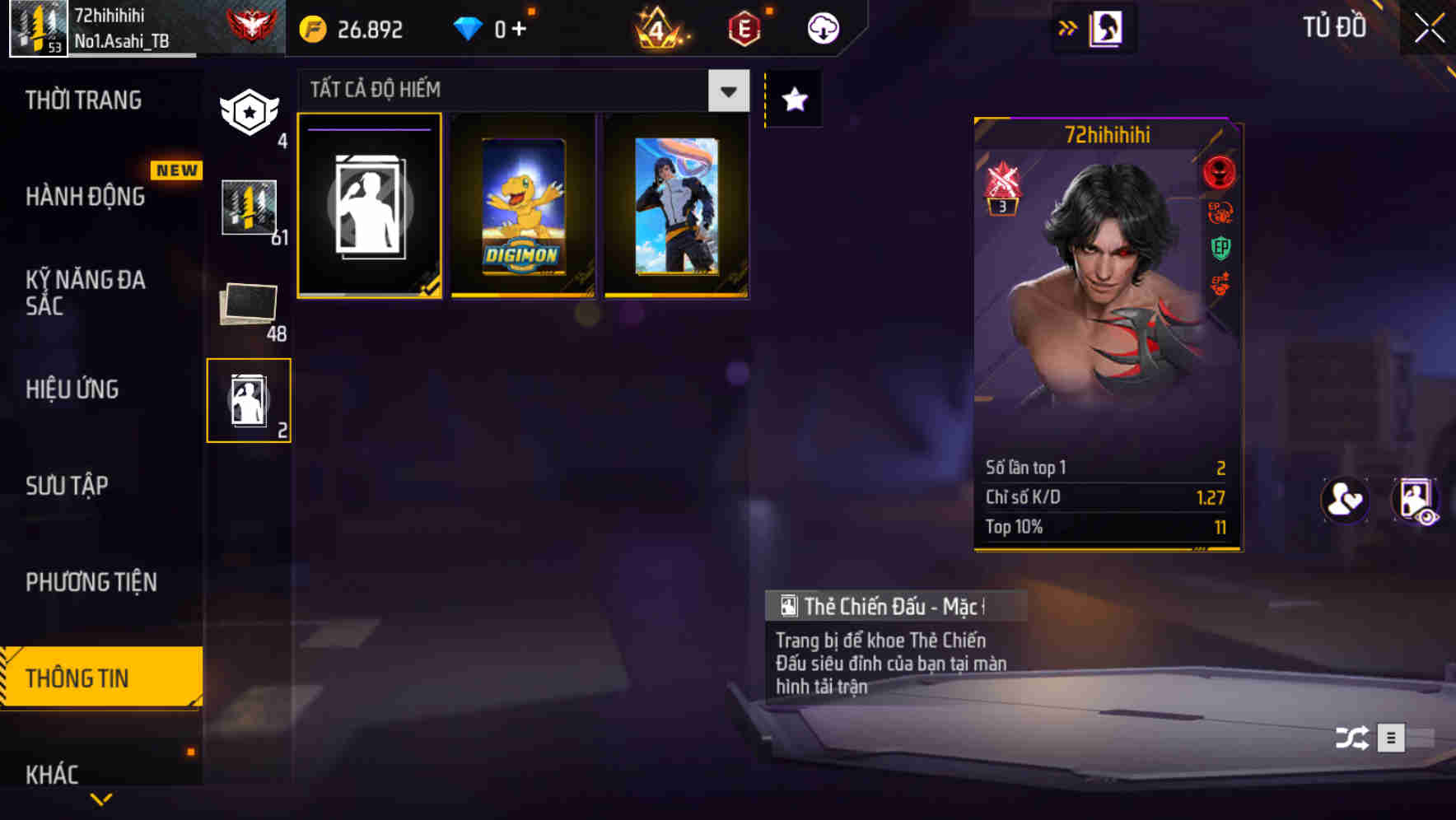This screenshot has width=1456, height=820.
Task: Switch to the 'THỜI TRANG' tab
Action: point(85,100)
